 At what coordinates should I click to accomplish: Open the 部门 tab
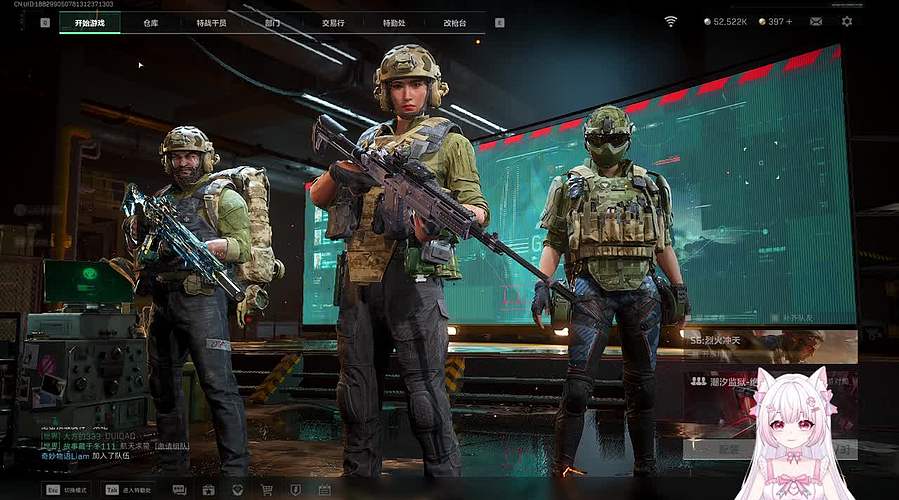pyautogui.click(x=272, y=22)
